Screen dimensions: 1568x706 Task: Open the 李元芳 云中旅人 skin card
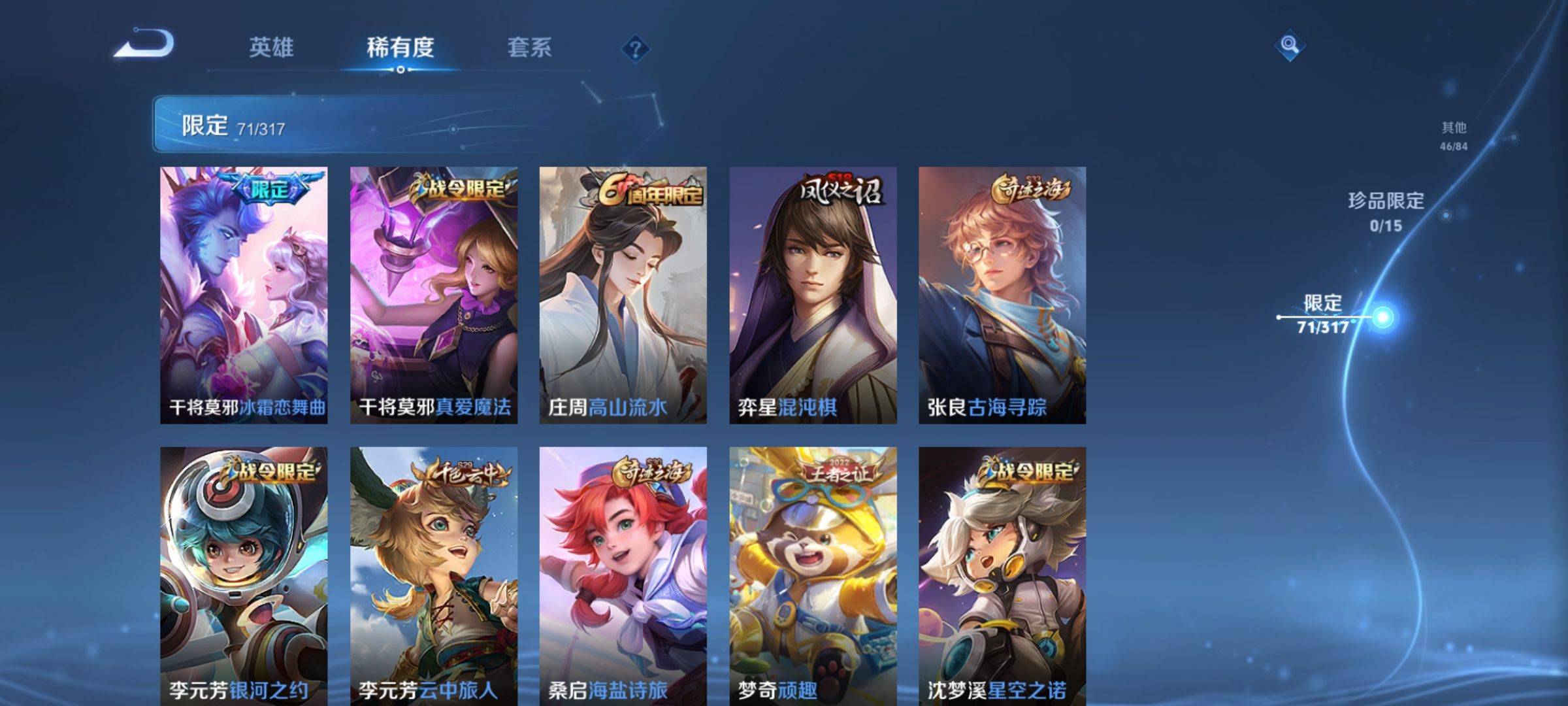[434, 575]
